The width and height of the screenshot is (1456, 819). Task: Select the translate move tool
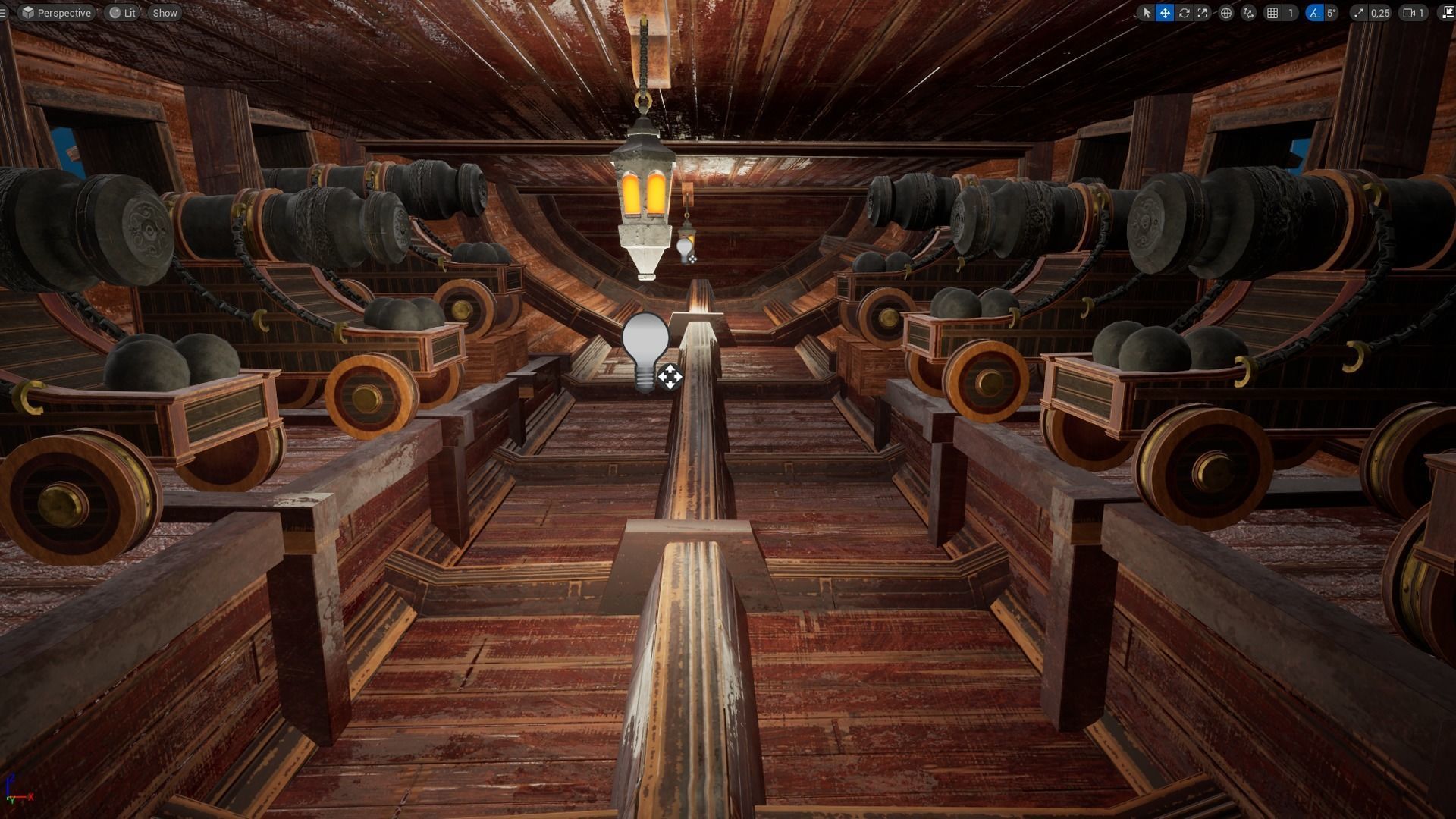pos(1165,13)
